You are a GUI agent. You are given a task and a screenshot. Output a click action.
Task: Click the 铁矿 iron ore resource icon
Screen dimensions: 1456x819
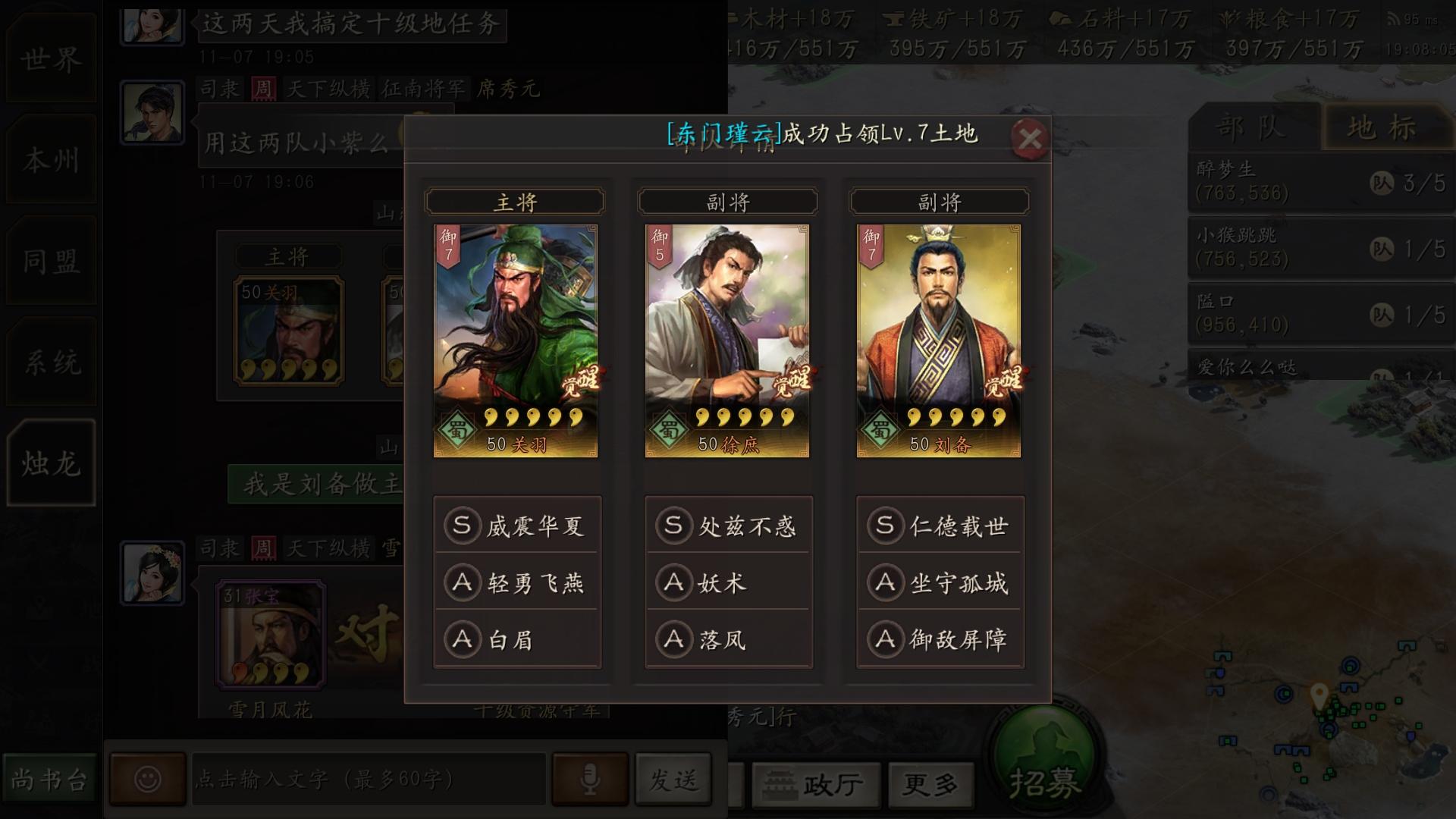click(x=893, y=17)
